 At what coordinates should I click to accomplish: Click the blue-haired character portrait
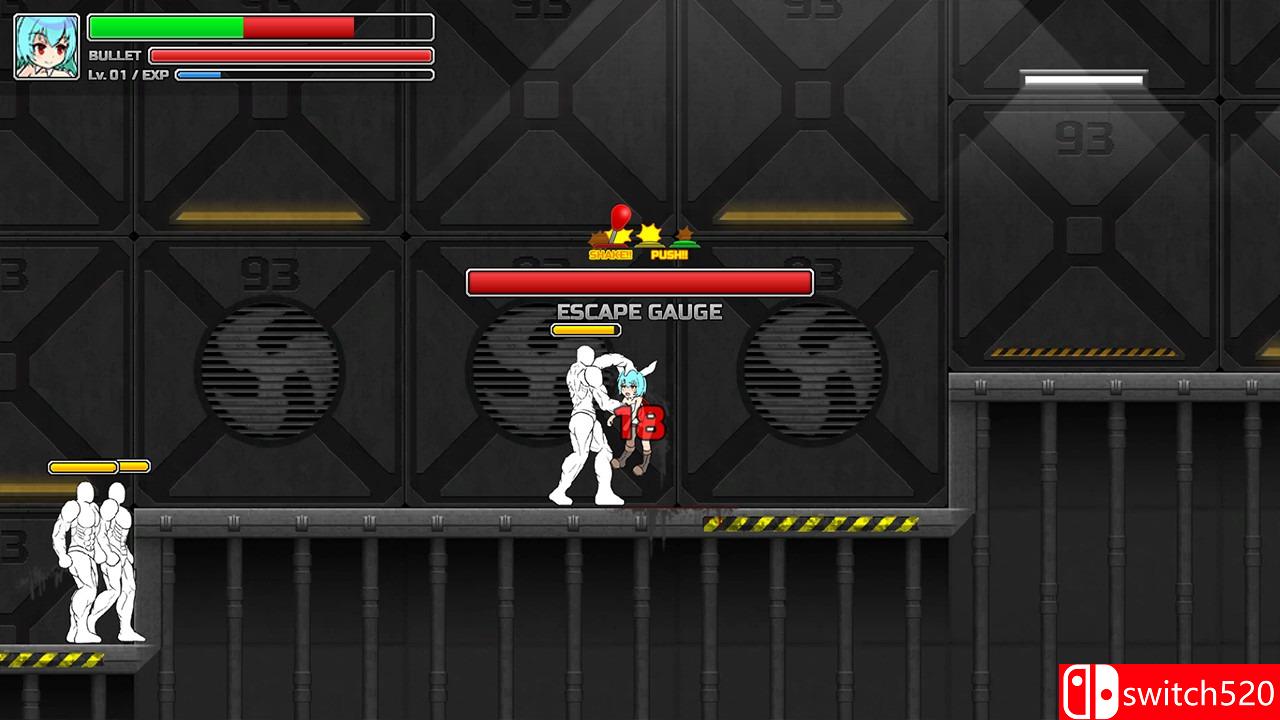(x=47, y=47)
